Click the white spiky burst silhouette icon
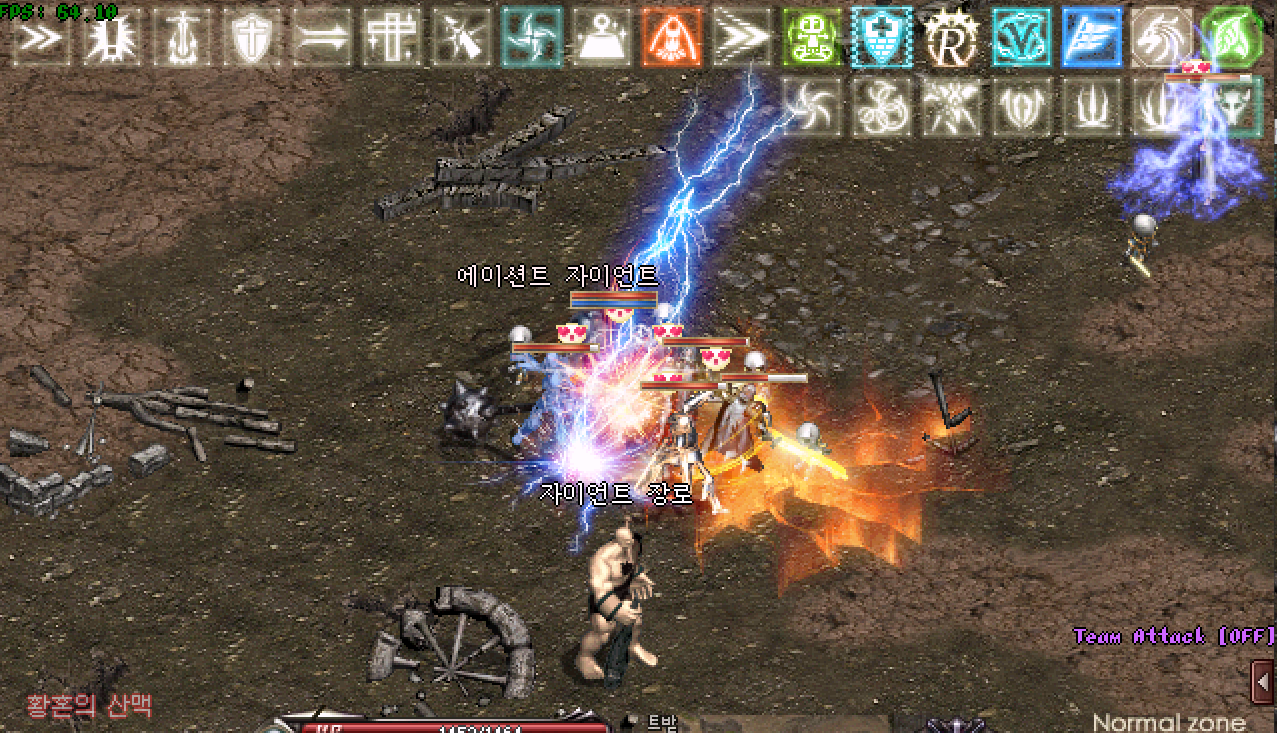This screenshot has width=1277, height=733. [x=112, y=37]
